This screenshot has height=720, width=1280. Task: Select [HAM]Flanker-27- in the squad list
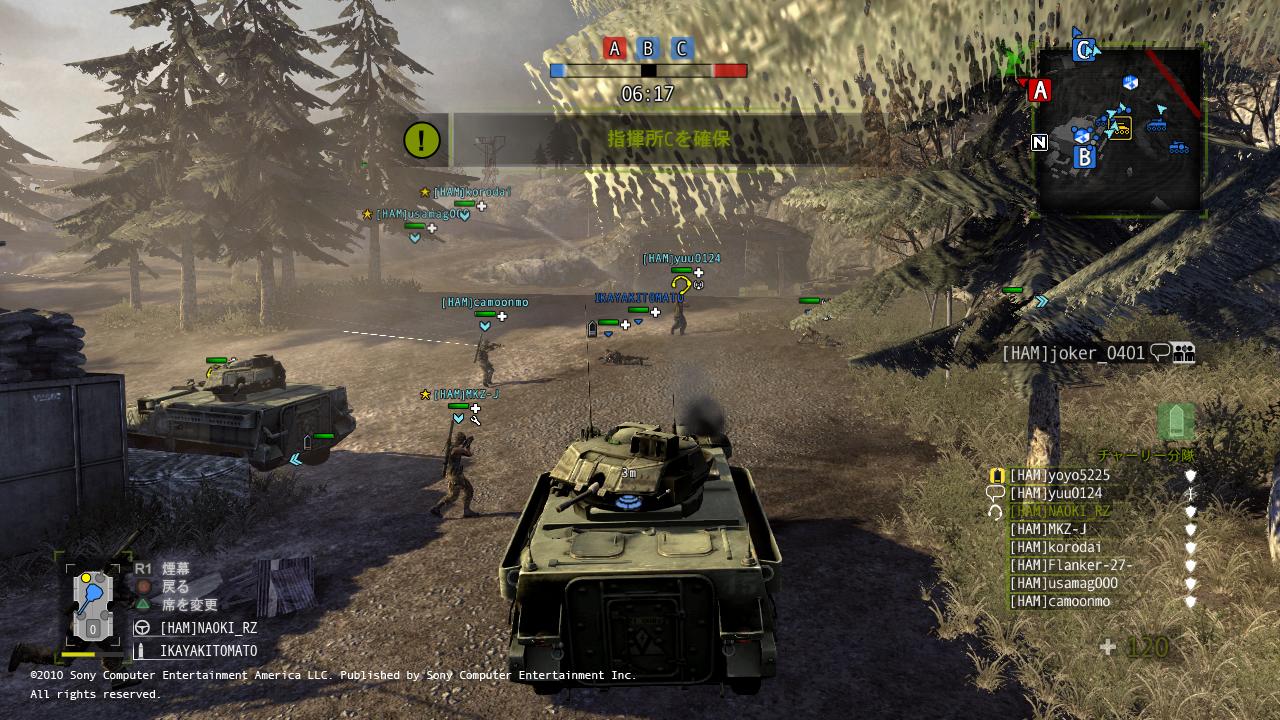point(1070,566)
